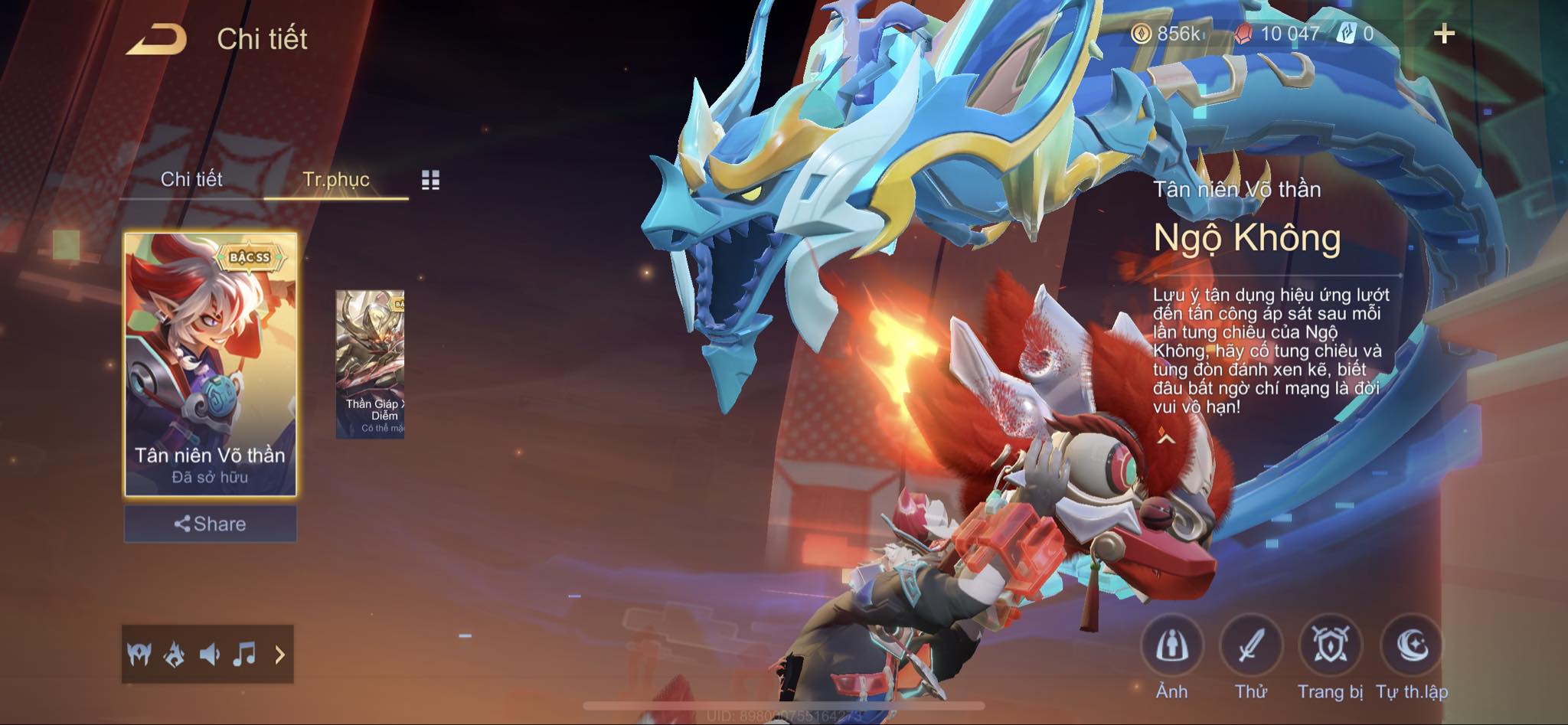Switch to the Chi tiết tab
The height and width of the screenshot is (725, 1568).
tap(191, 179)
